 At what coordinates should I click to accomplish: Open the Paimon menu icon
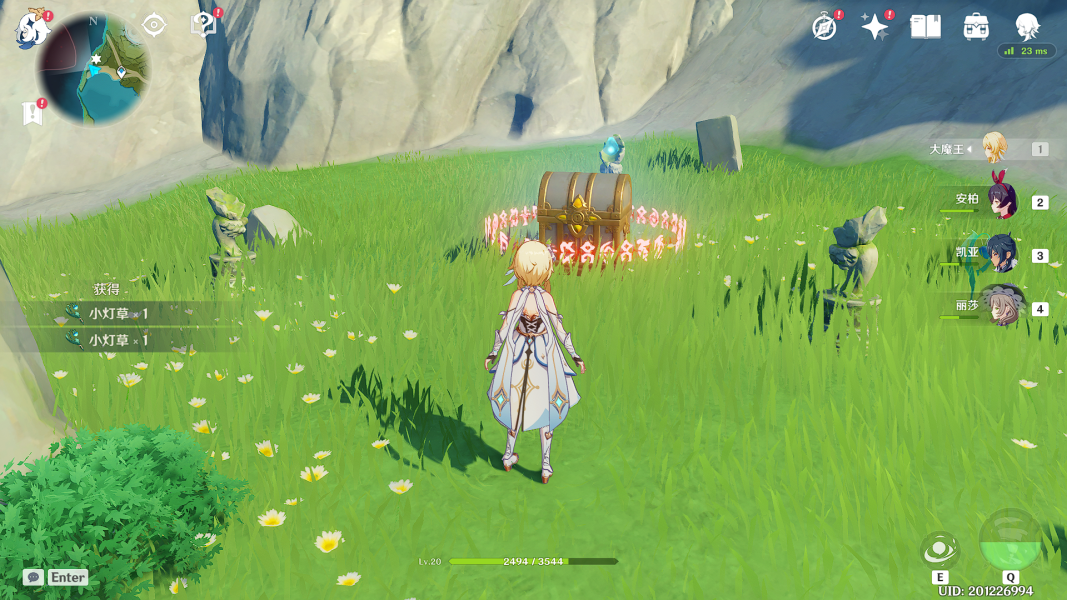click(x=30, y=30)
